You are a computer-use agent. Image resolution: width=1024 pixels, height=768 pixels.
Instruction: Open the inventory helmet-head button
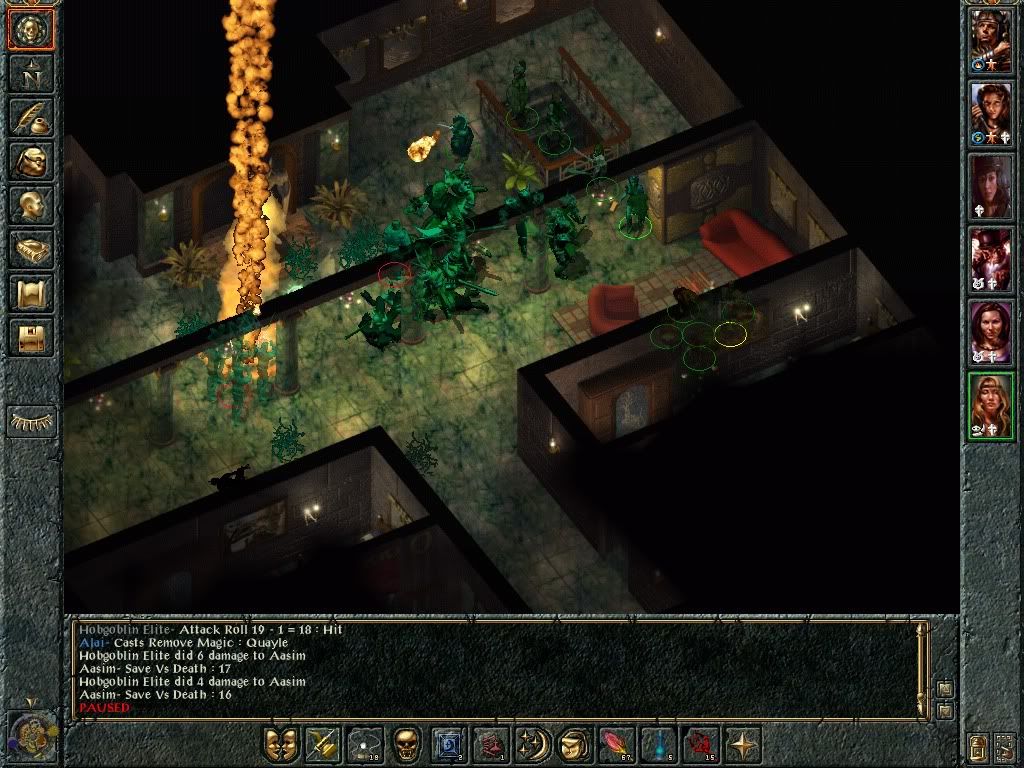(x=31, y=161)
